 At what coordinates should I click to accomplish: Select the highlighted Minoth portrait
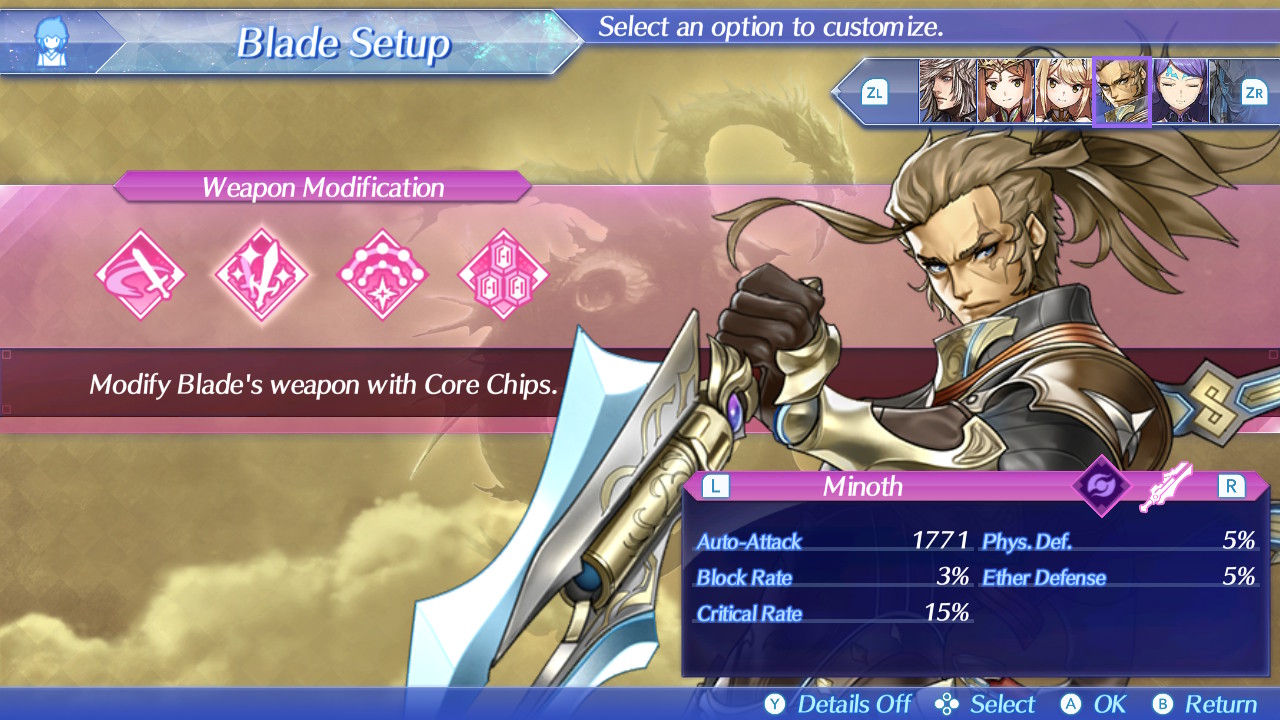pyautogui.click(x=1121, y=92)
